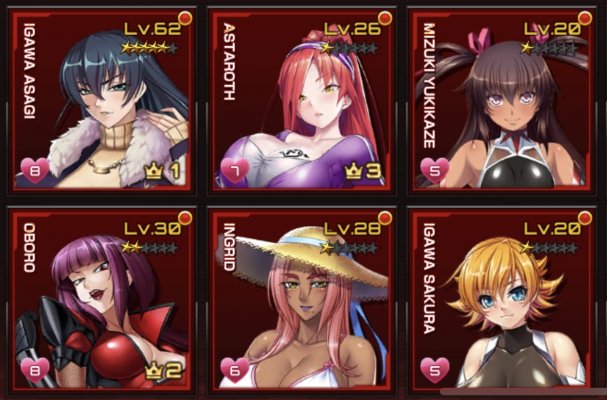607x400 pixels.
Task: Select the Oboro character card
Action: pyautogui.click(x=100, y=300)
